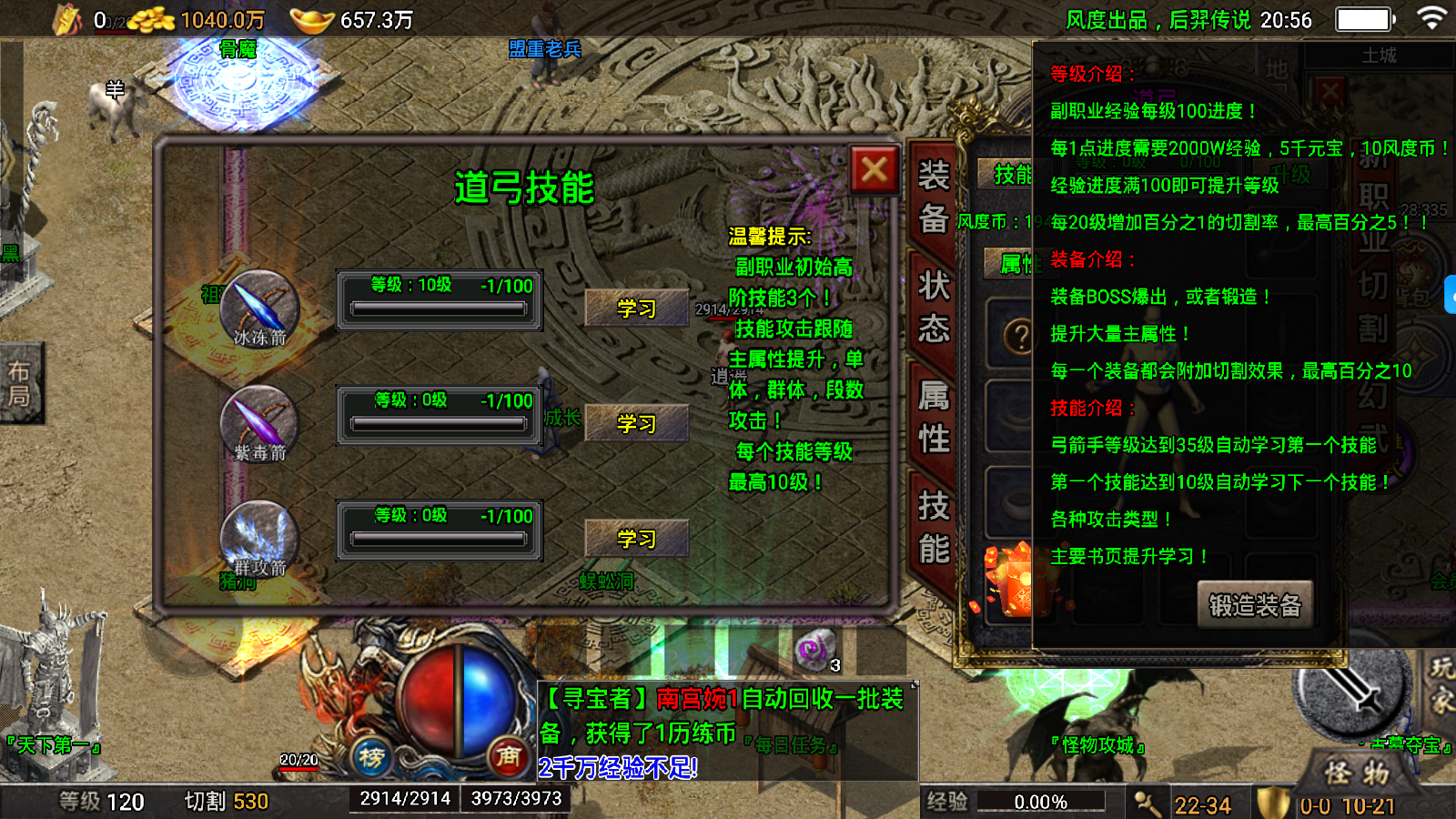
Task: Use the purple swirl item slot
Action: pos(814,649)
